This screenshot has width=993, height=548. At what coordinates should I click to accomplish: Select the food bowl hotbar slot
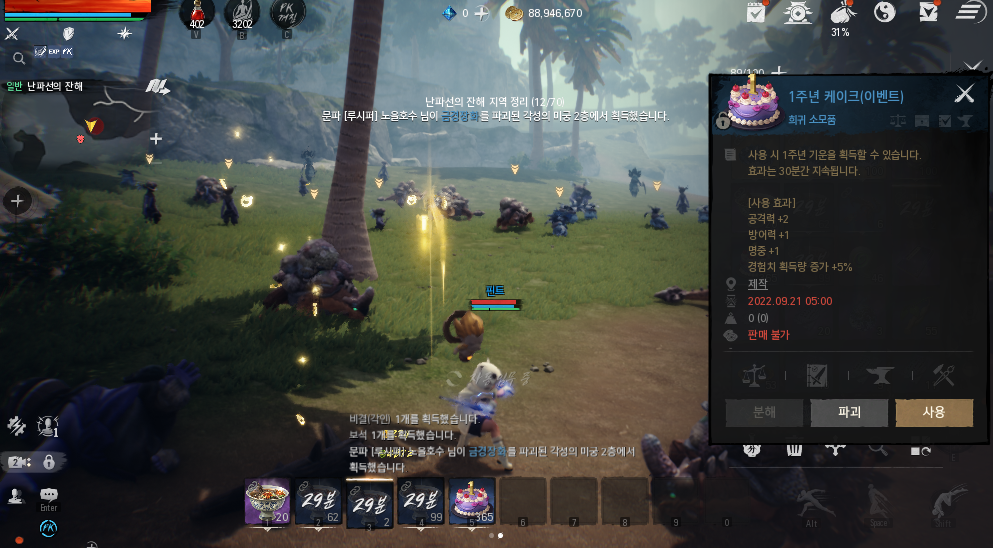coord(267,499)
